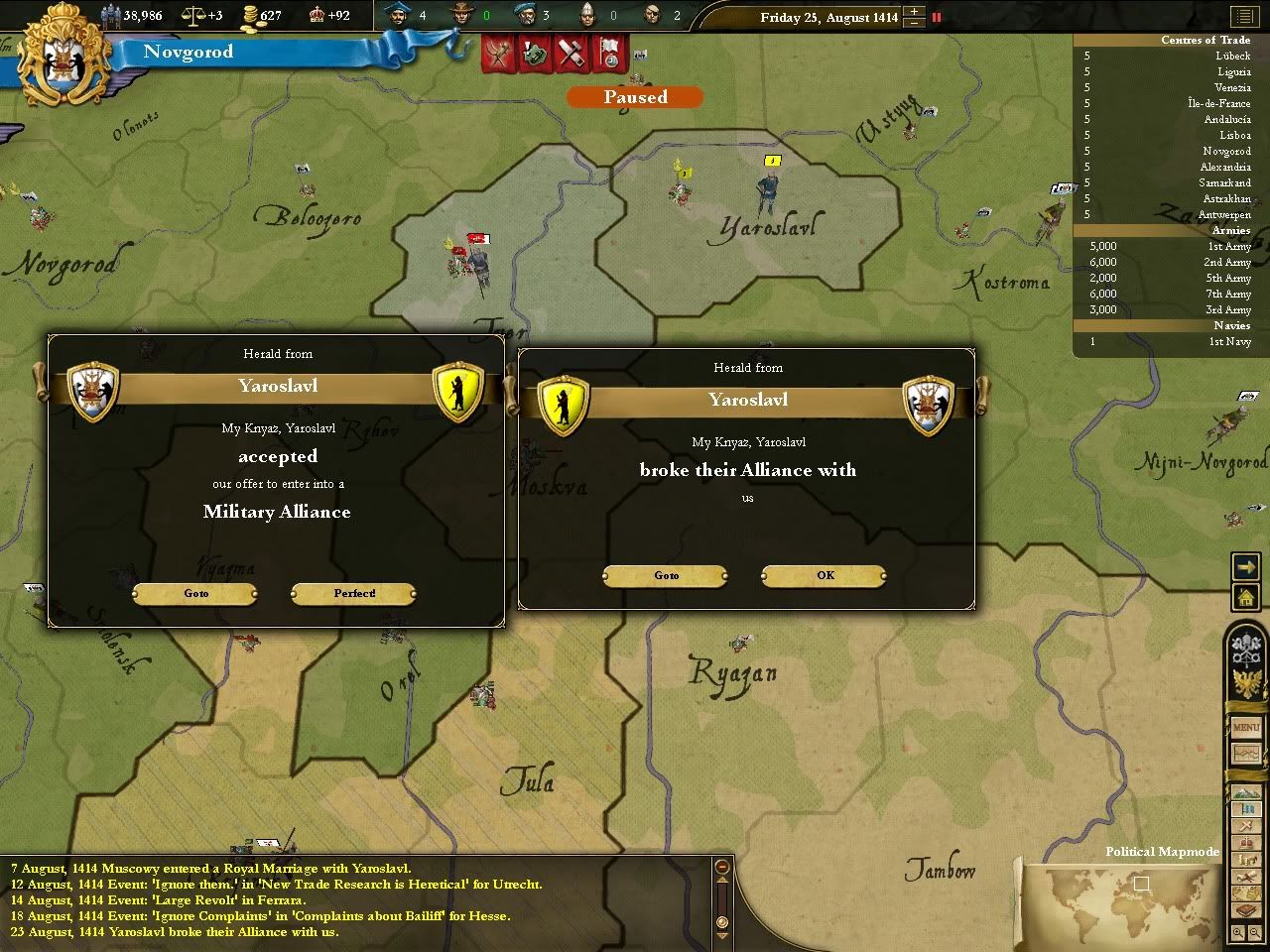Click Goto in the broke Alliance dialog

pyautogui.click(x=667, y=576)
